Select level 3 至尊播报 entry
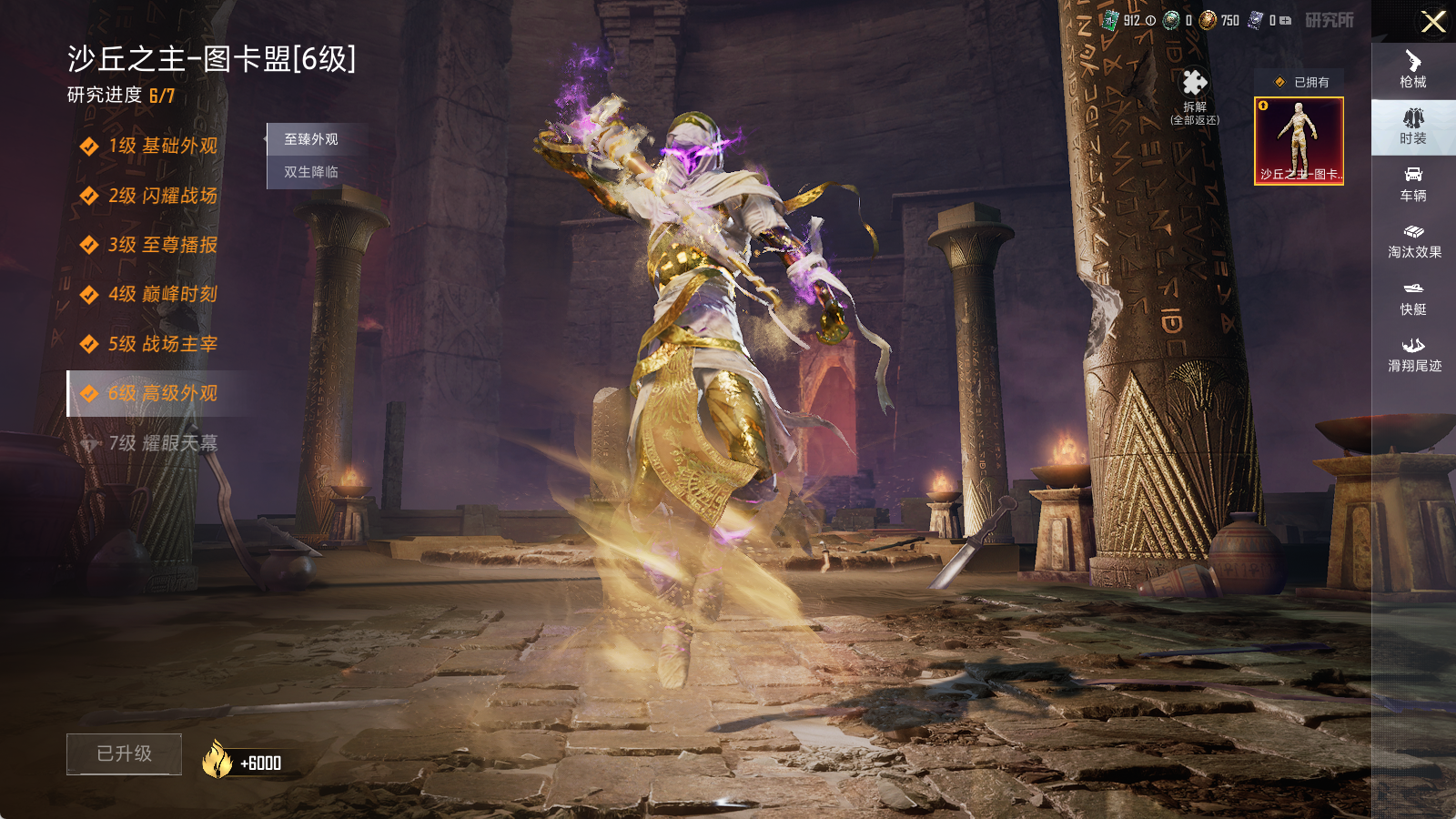The width and height of the screenshot is (1456, 819). (162, 245)
